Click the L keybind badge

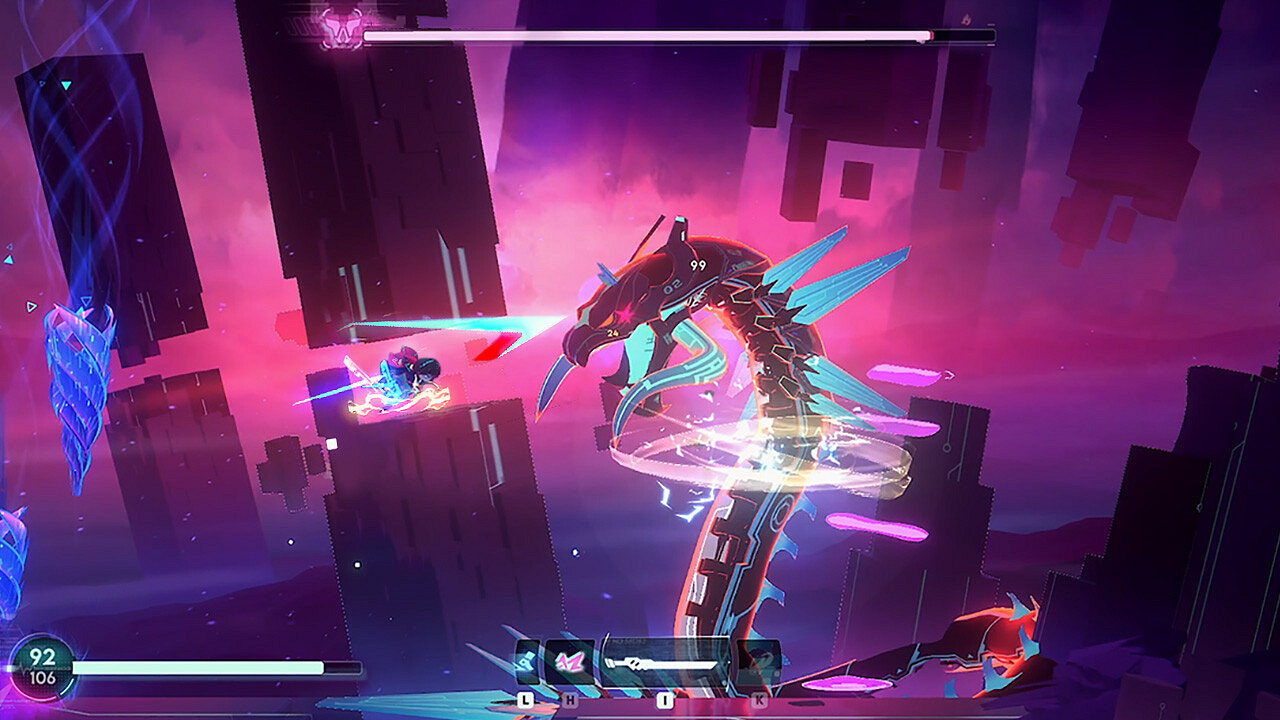[526, 699]
